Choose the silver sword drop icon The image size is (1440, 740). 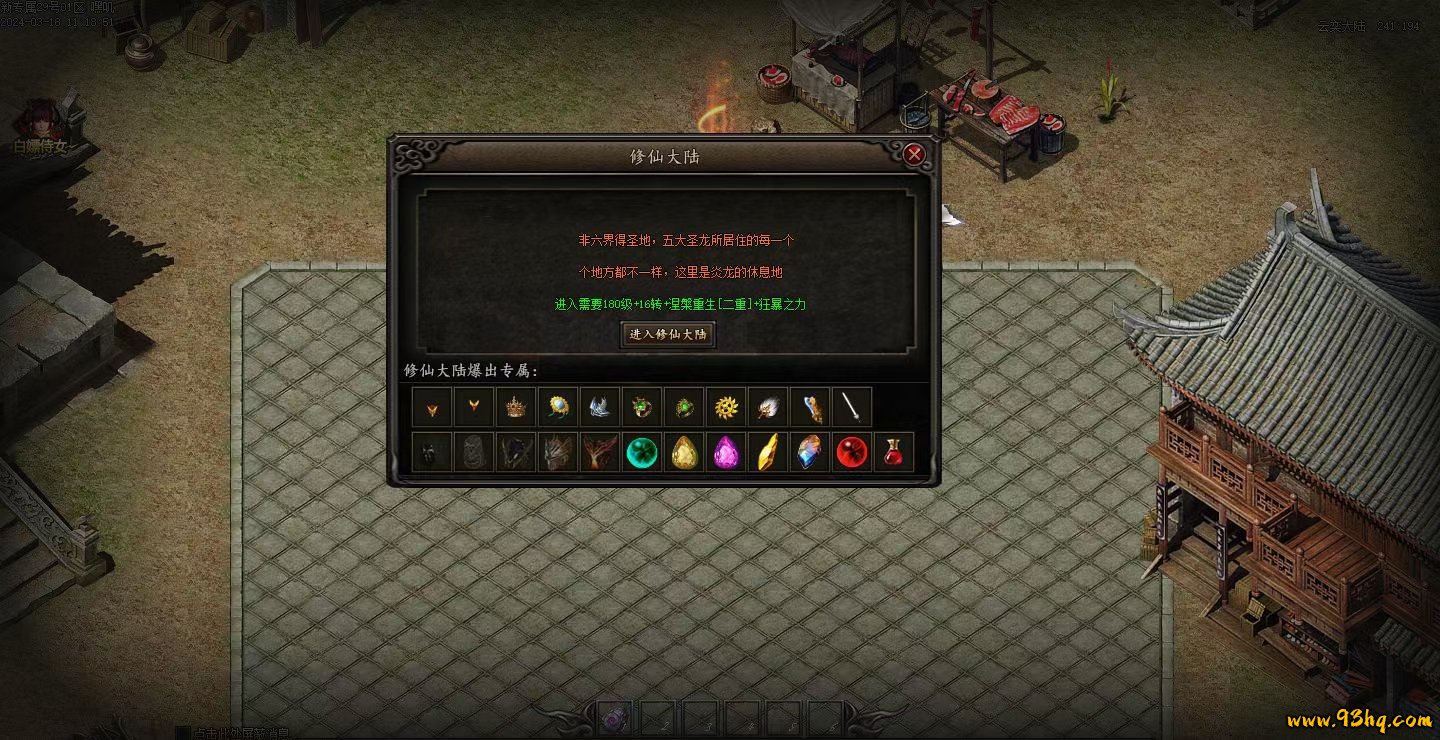click(x=852, y=407)
